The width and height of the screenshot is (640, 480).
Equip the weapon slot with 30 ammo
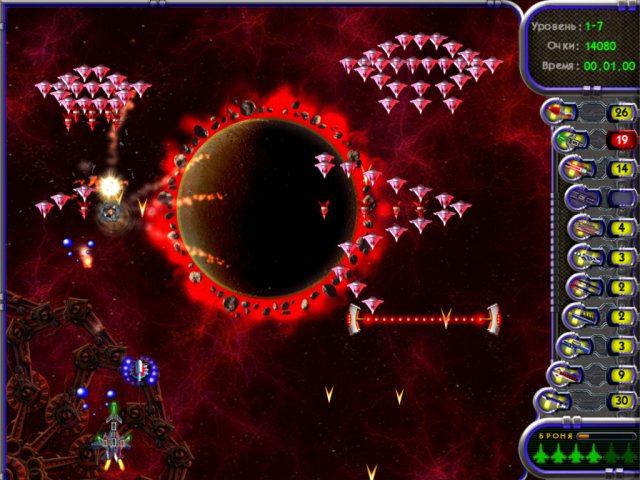[x=556, y=402]
